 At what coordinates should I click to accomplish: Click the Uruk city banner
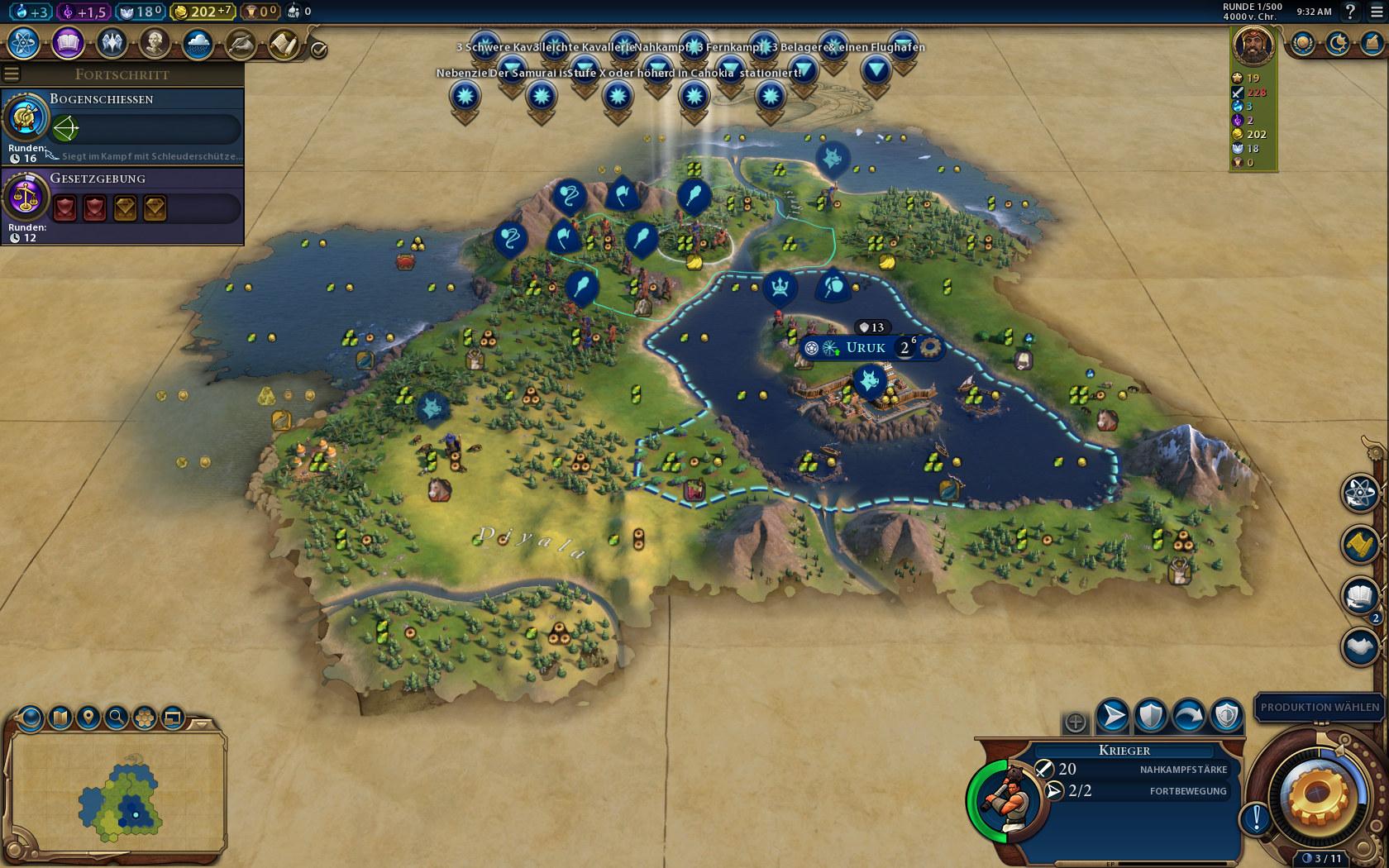(866, 348)
